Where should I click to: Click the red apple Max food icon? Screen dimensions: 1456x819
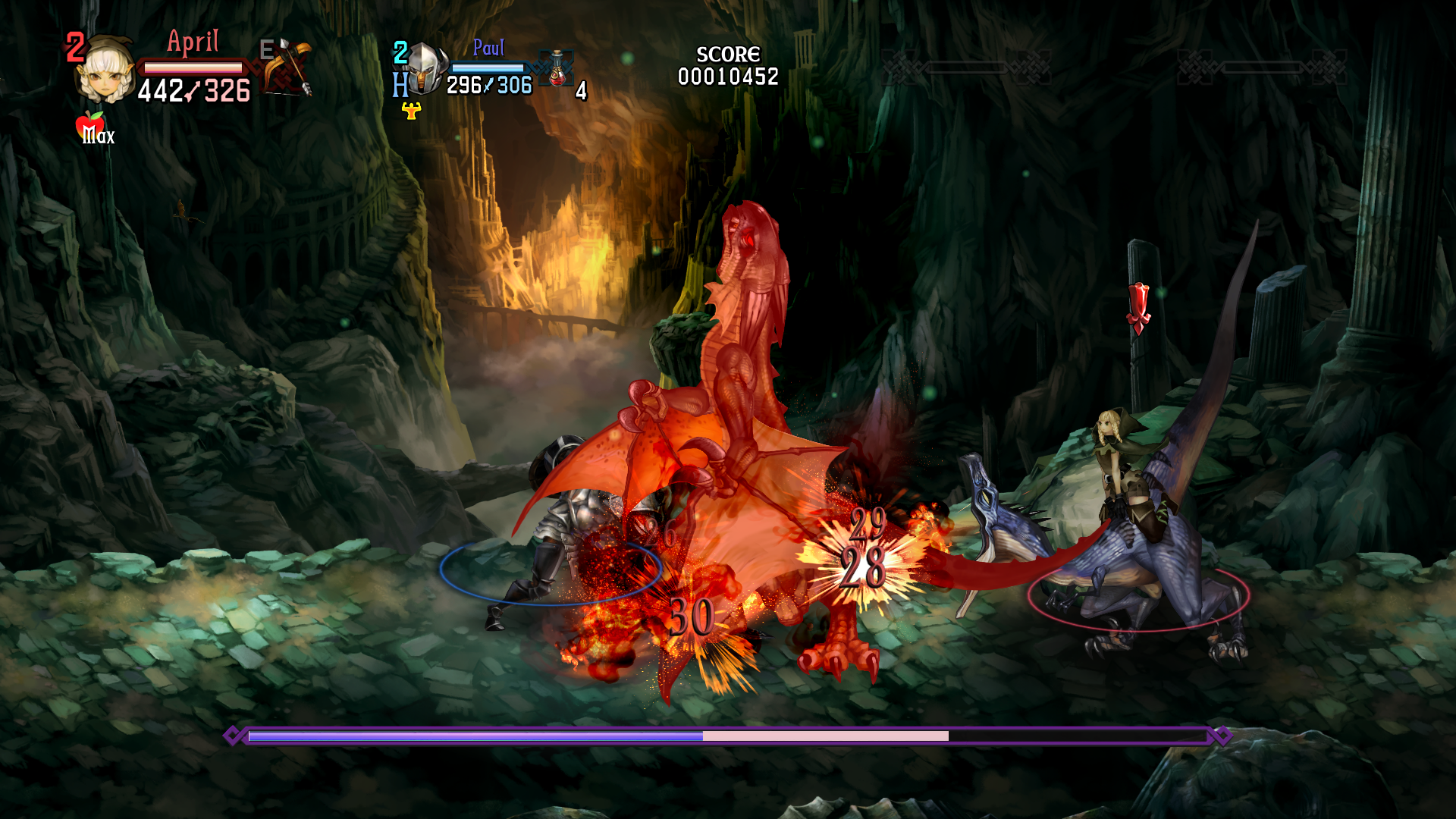pyautogui.click(x=90, y=126)
